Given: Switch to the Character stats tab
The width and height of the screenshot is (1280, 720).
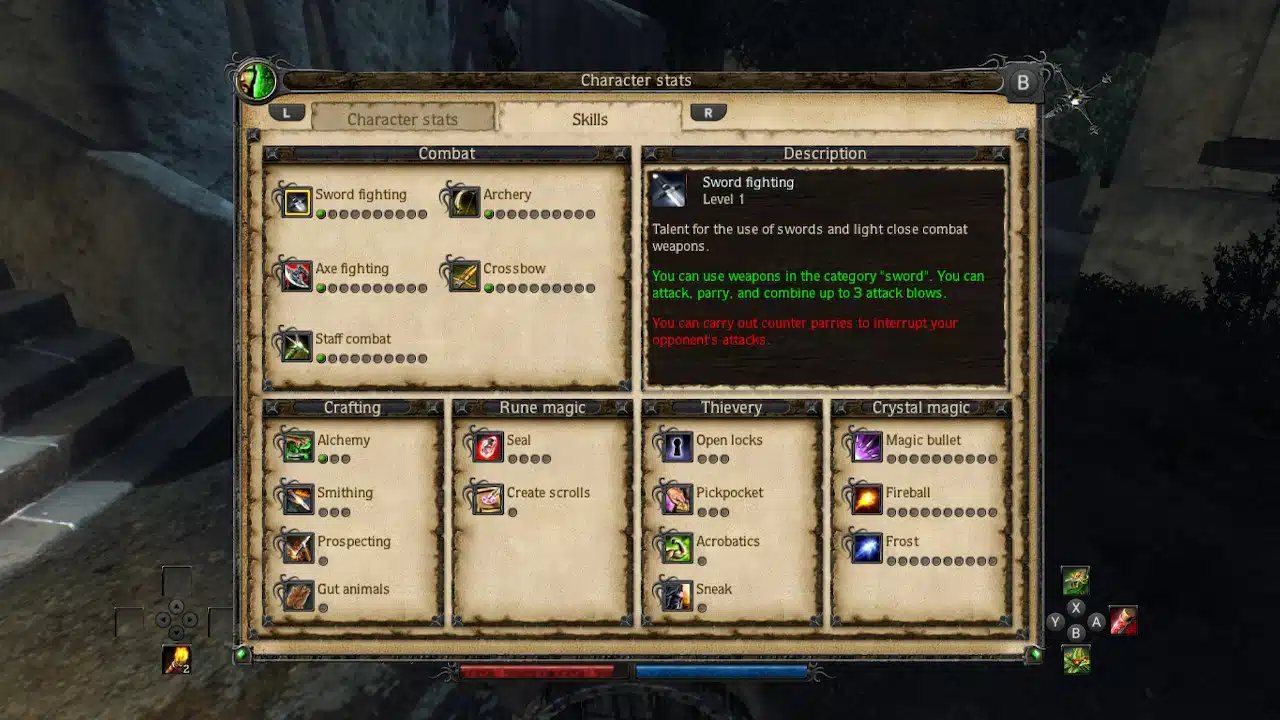Looking at the screenshot, I should pyautogui.click(x=402, y=118).
